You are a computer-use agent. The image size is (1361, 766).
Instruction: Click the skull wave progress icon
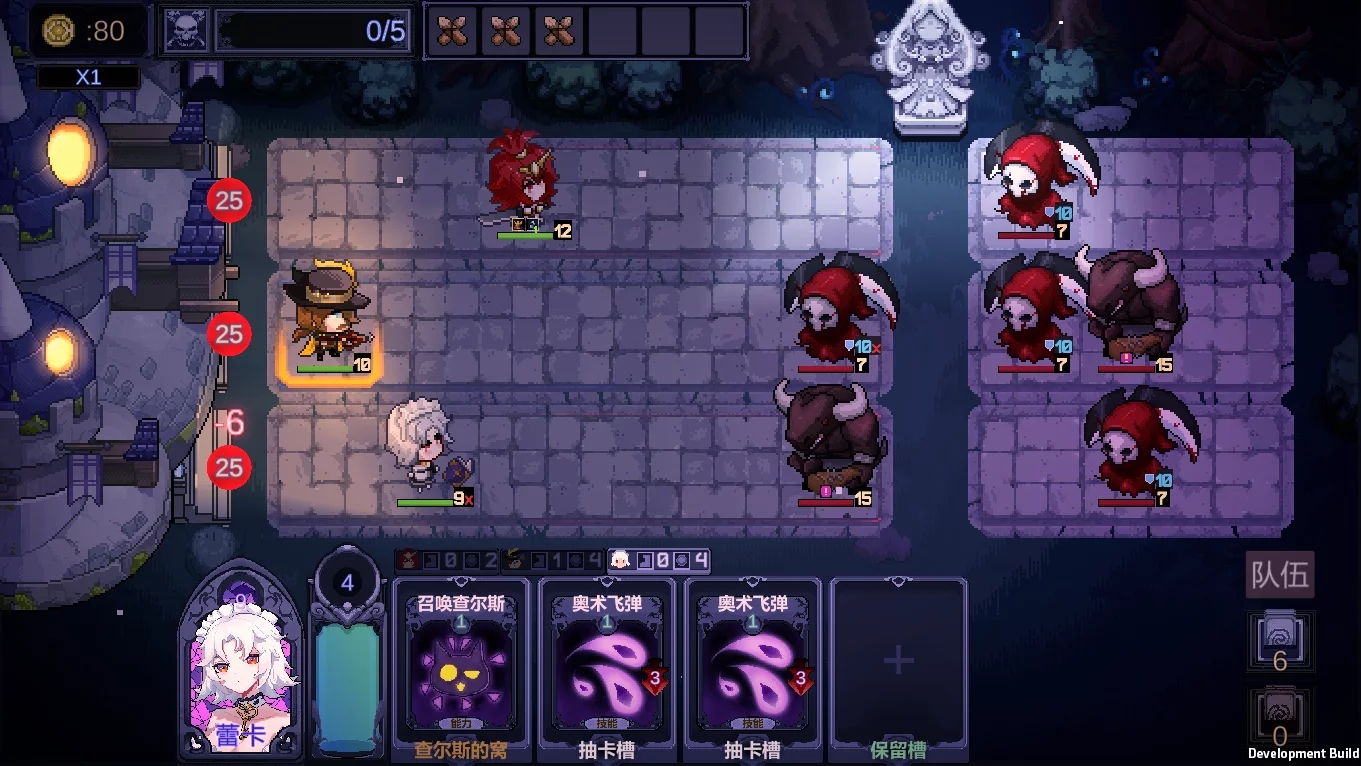[x=185, y=30]
